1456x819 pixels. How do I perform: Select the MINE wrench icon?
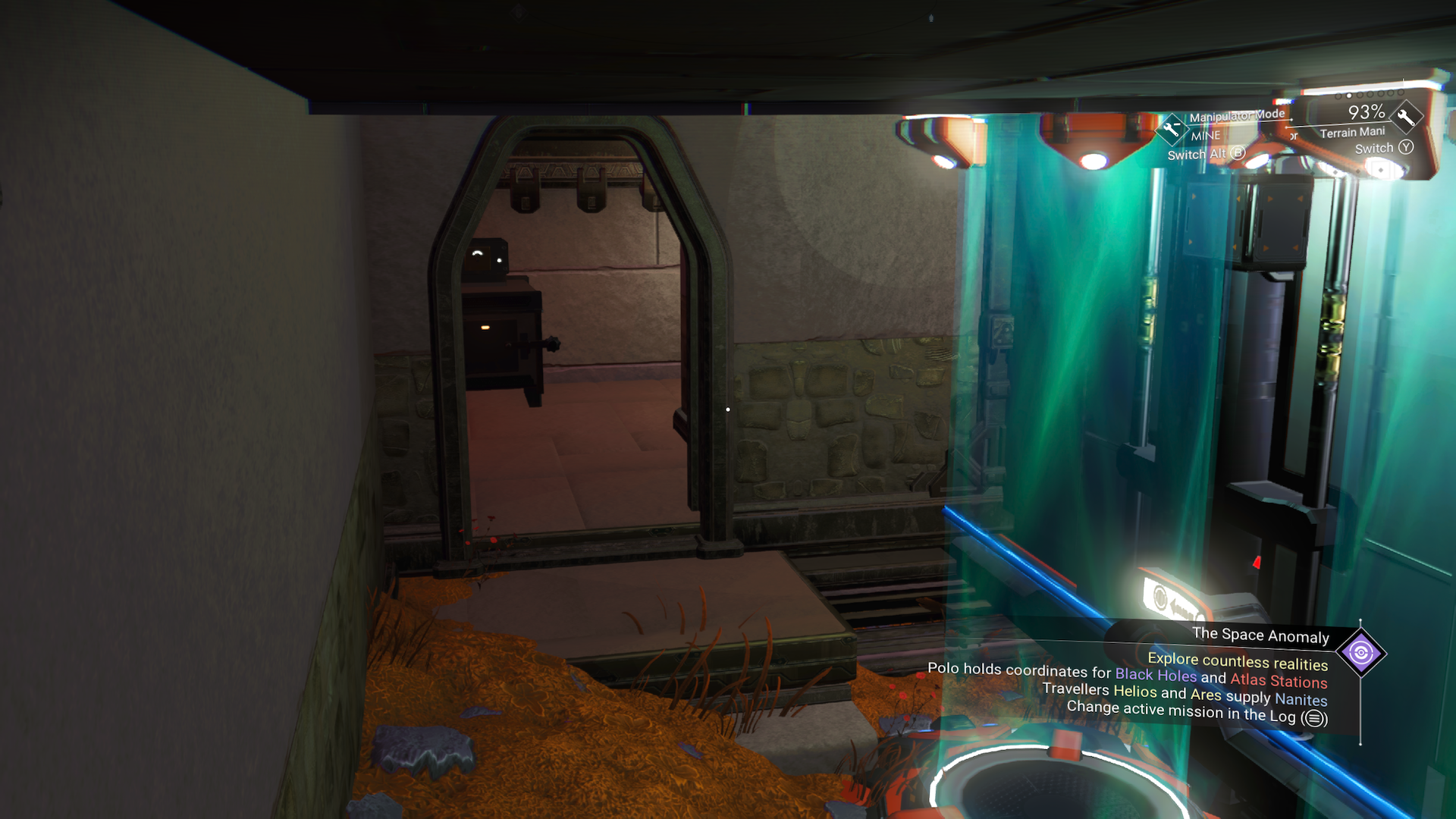coord(1173,129)
